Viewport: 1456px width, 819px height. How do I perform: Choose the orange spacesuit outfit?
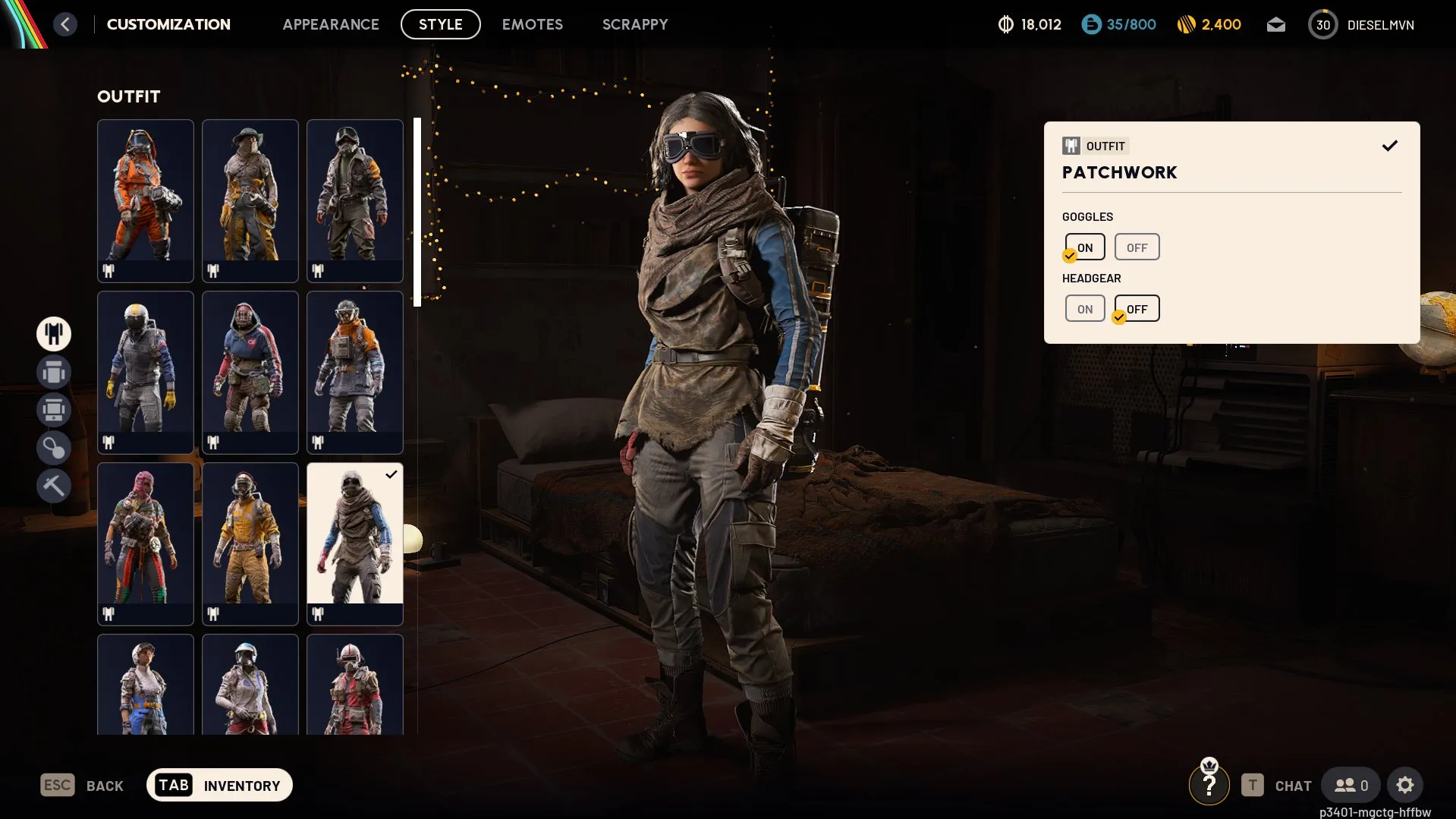tap(146, 200)
